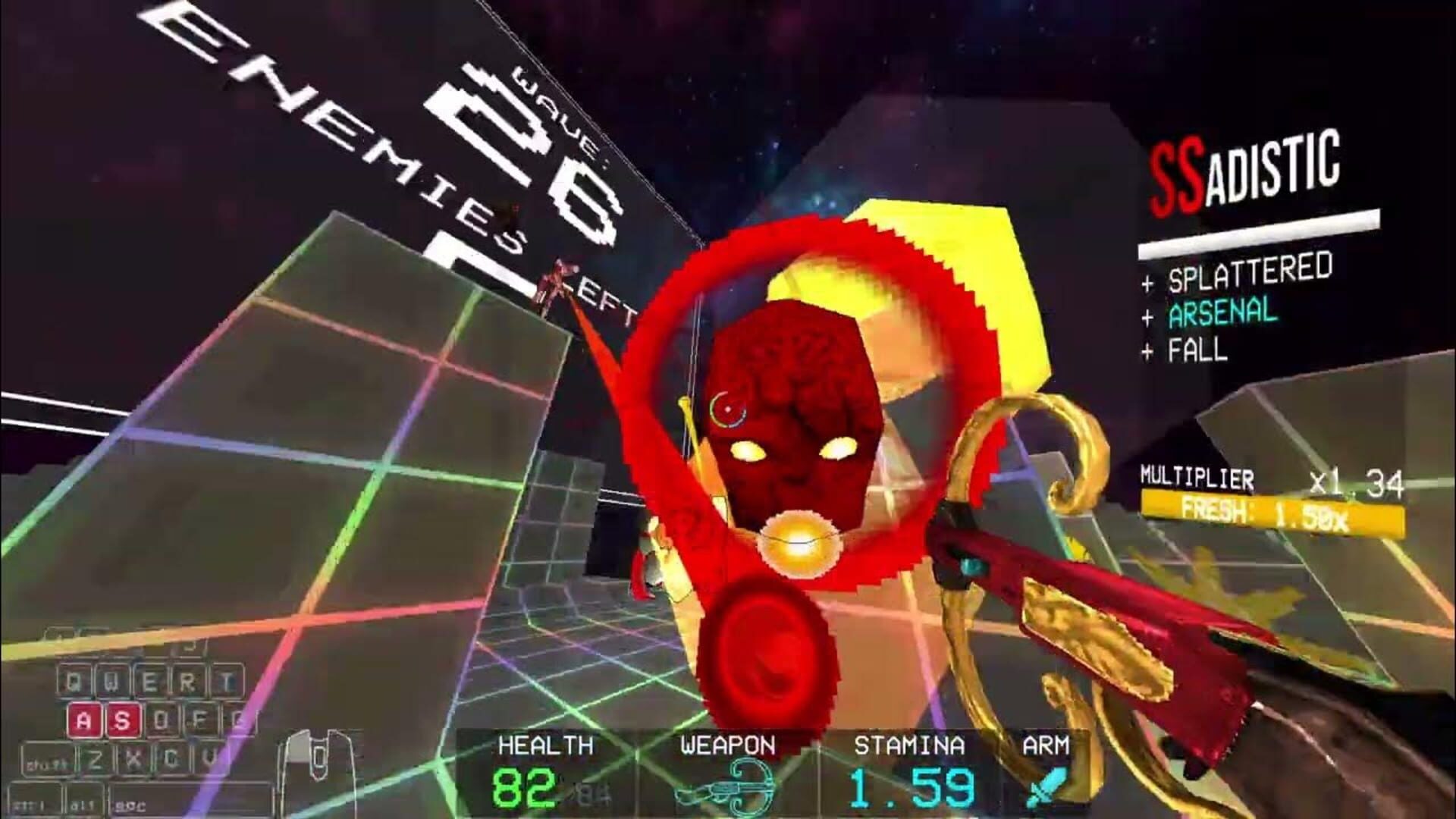Toggle the highlighted S movement key
The height and width of the screenshot is (819, 1456).
[124, 720]
